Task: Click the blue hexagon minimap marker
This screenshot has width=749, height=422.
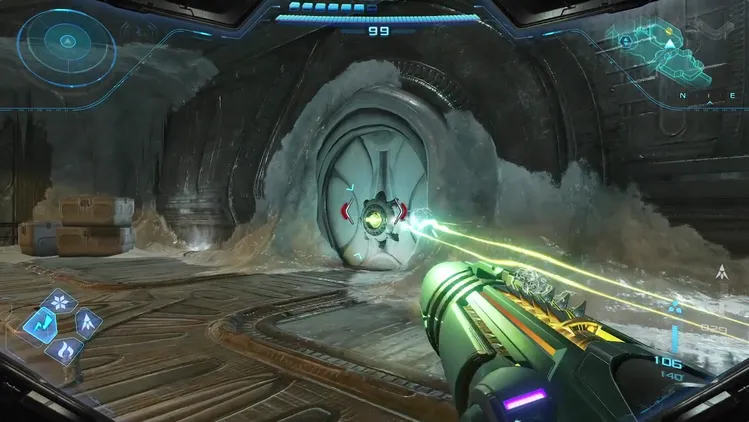Action: click(627, 42)
